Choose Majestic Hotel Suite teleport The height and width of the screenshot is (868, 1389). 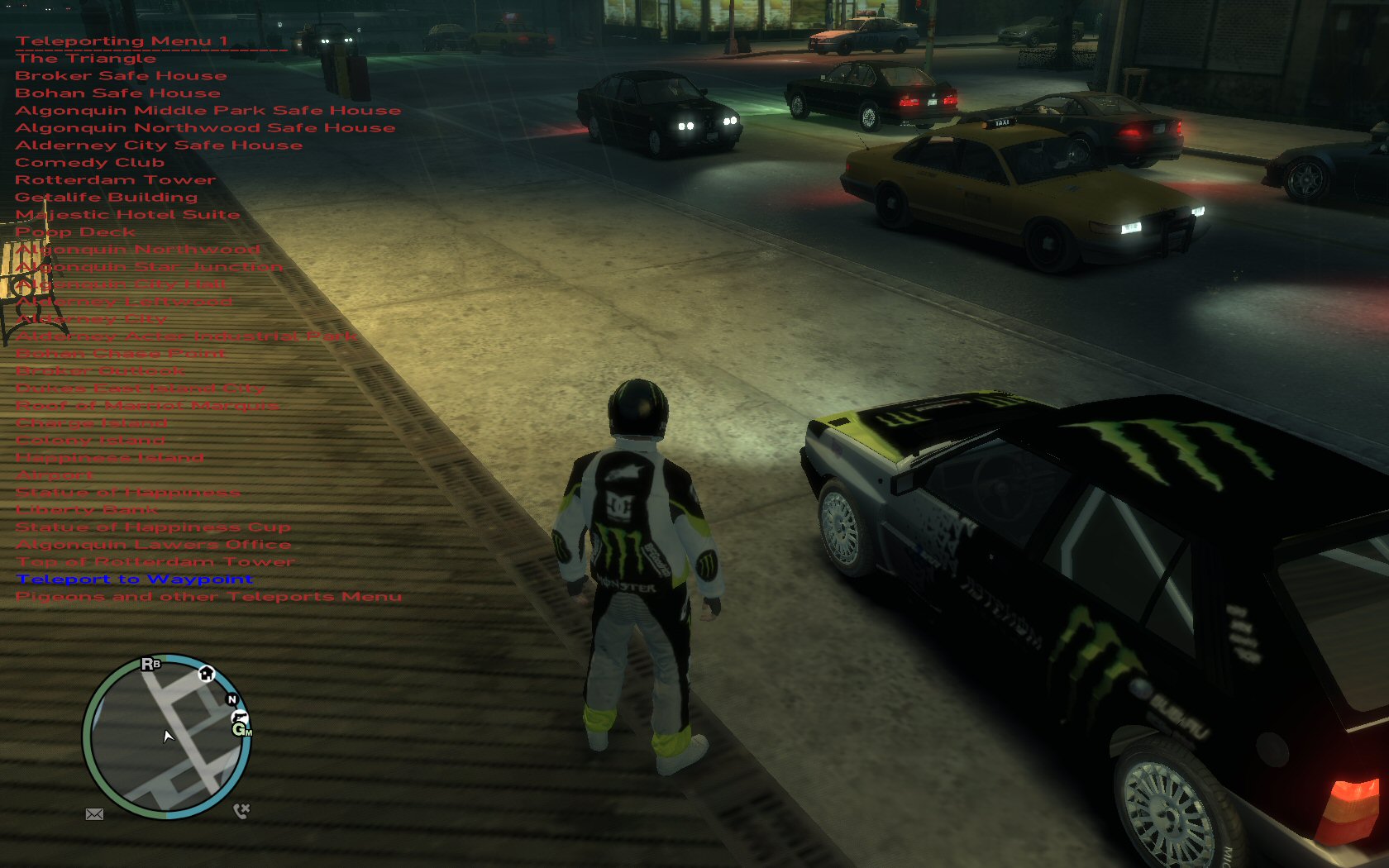[127, 215]
